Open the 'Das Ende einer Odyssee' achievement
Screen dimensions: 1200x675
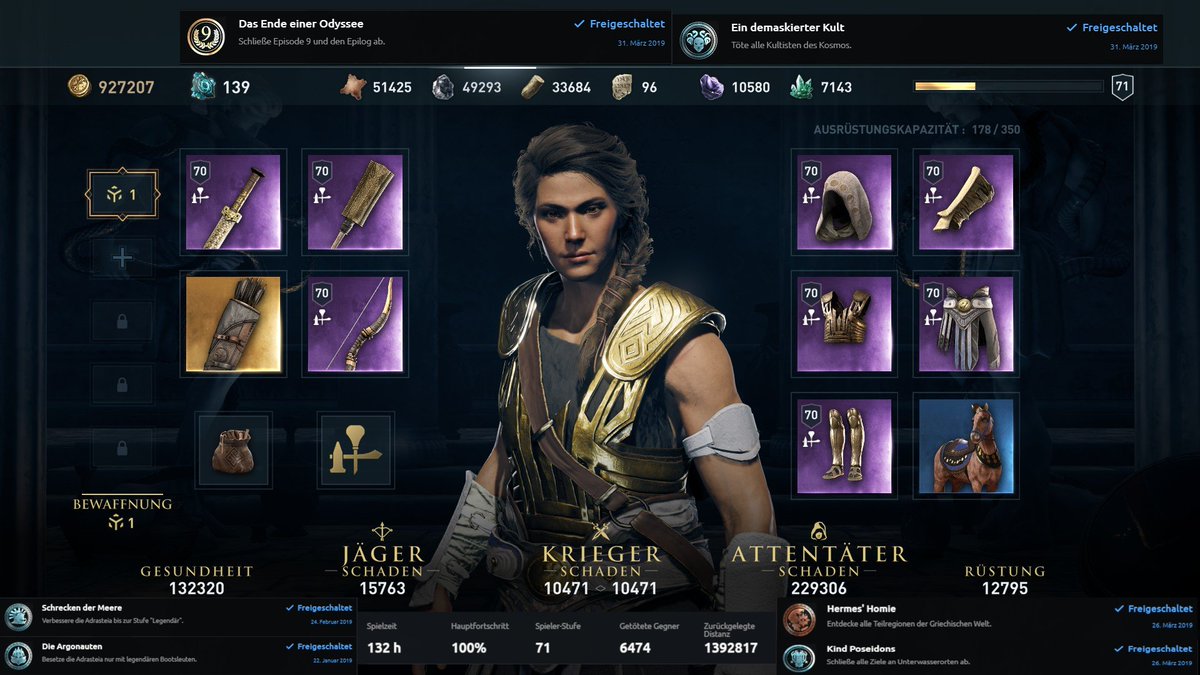click(425, 37)
